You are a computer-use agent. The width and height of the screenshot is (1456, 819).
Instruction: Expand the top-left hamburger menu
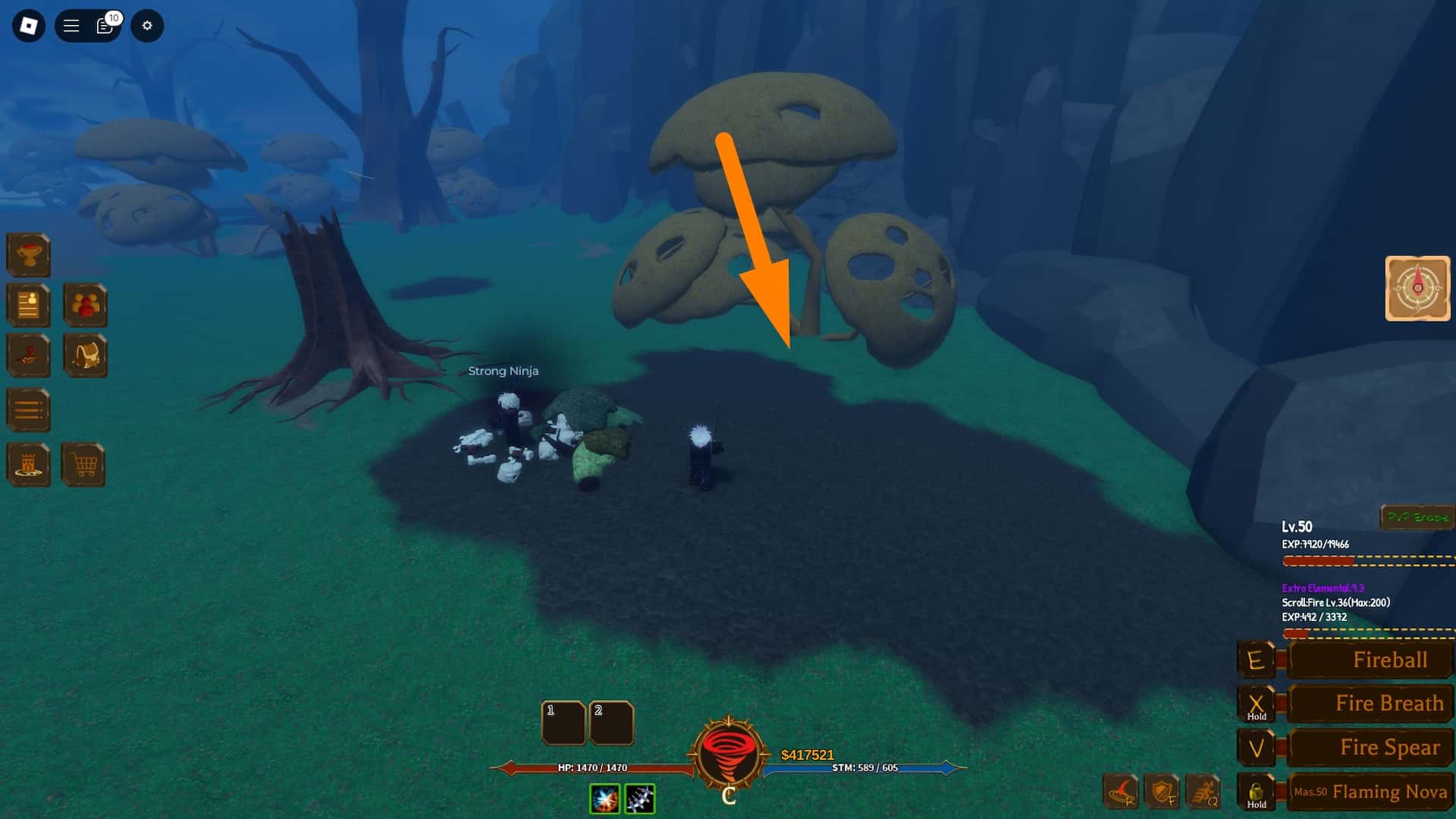pyautogui.click(x=71, y=25)
